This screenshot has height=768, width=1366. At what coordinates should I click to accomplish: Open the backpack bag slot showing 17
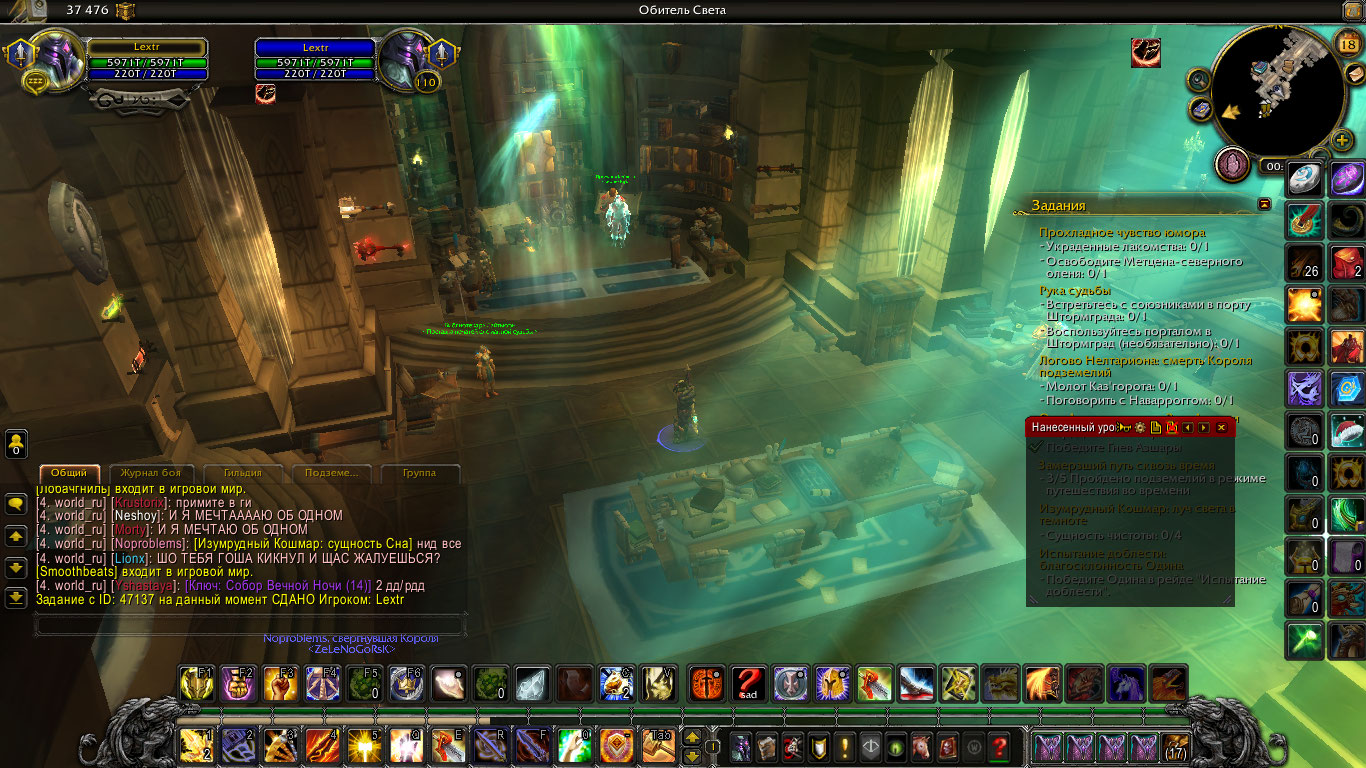(x=1174, y=746)
